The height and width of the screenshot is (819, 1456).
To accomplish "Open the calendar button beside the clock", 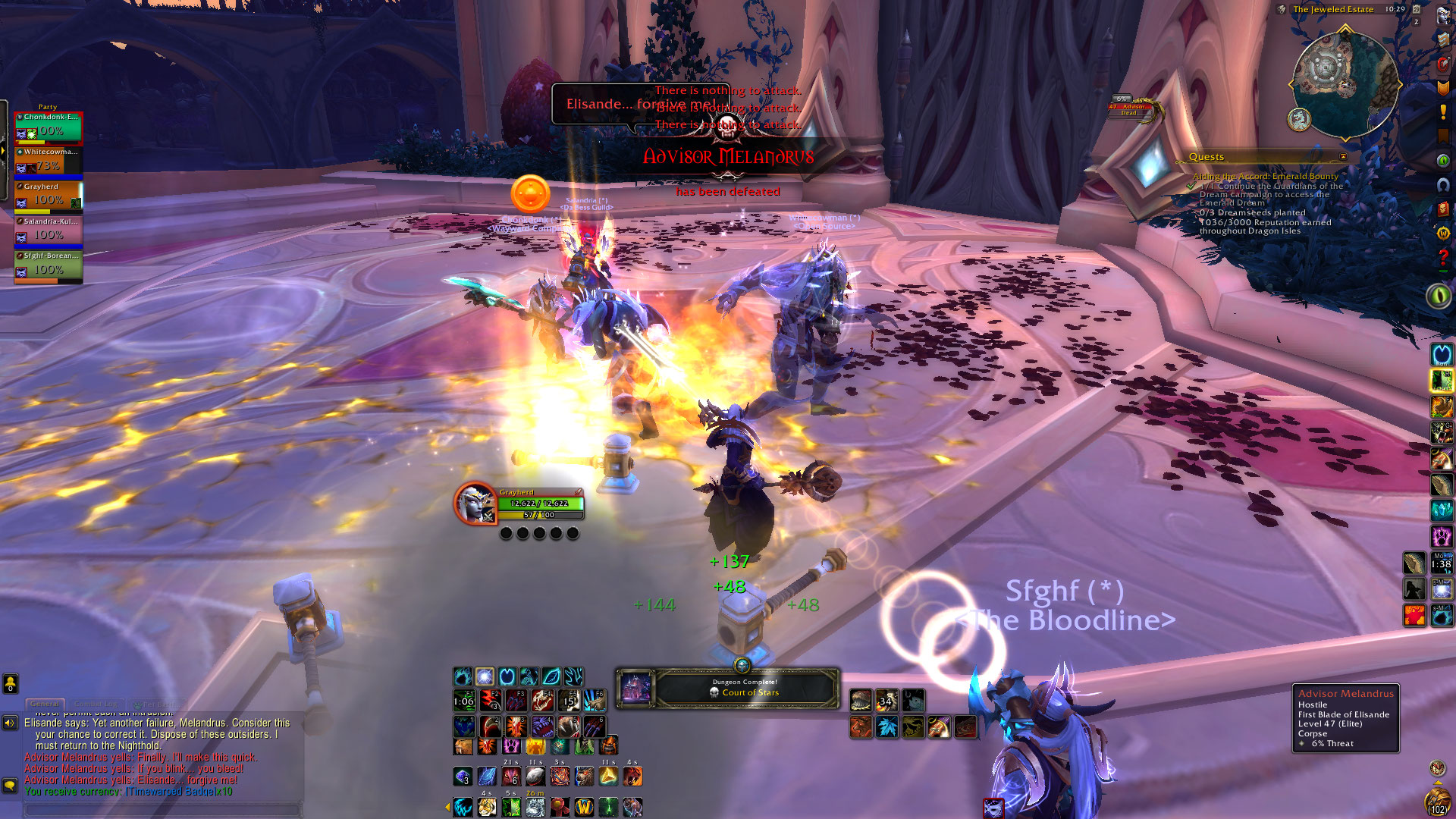I will (1416, 9).
